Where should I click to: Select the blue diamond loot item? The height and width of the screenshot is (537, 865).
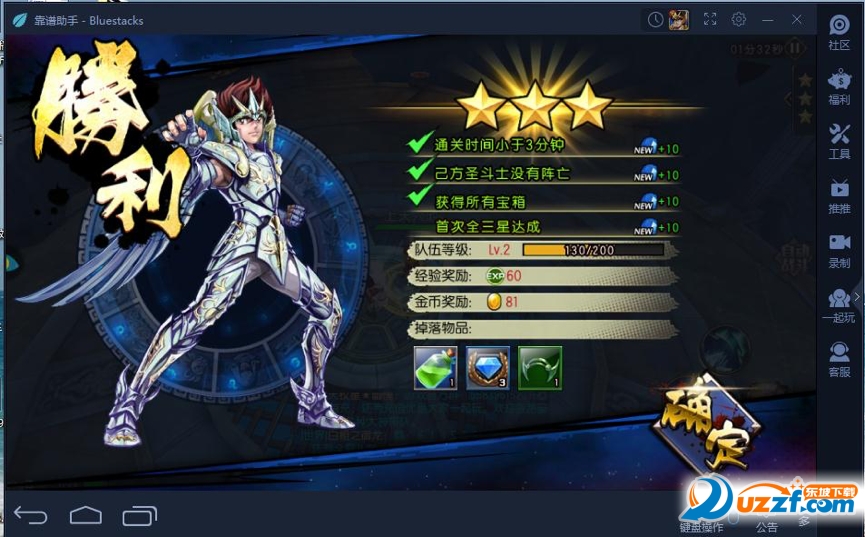tap(488, 368)
